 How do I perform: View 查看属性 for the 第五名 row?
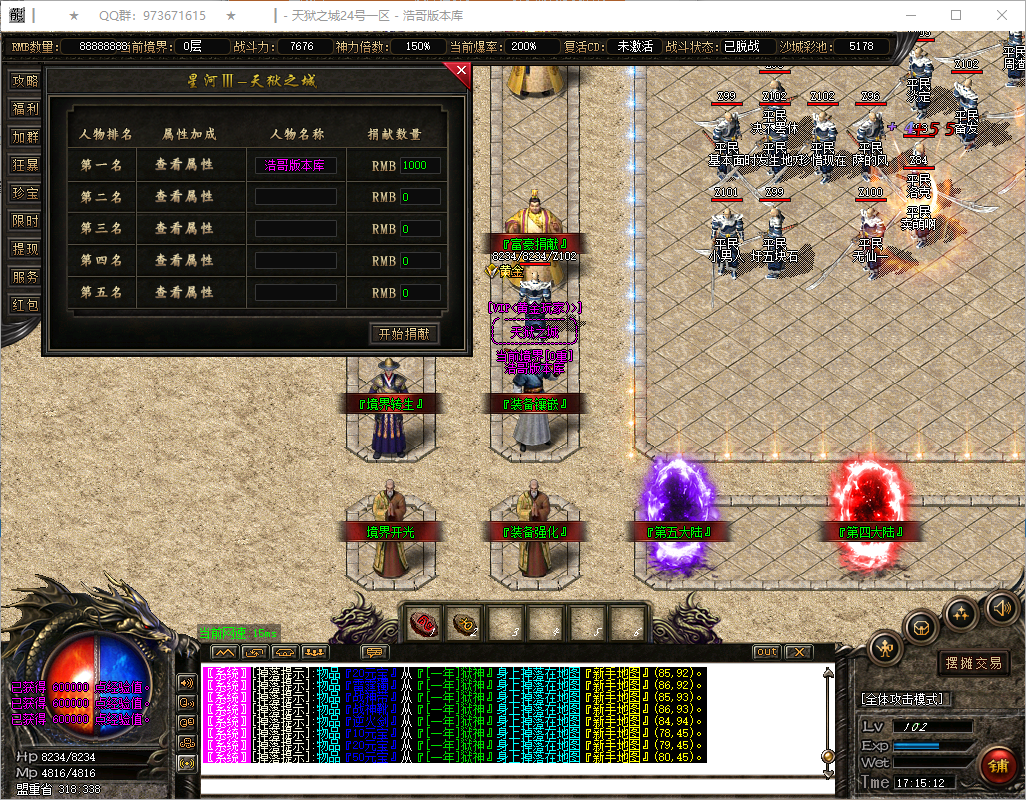(184, 293)
